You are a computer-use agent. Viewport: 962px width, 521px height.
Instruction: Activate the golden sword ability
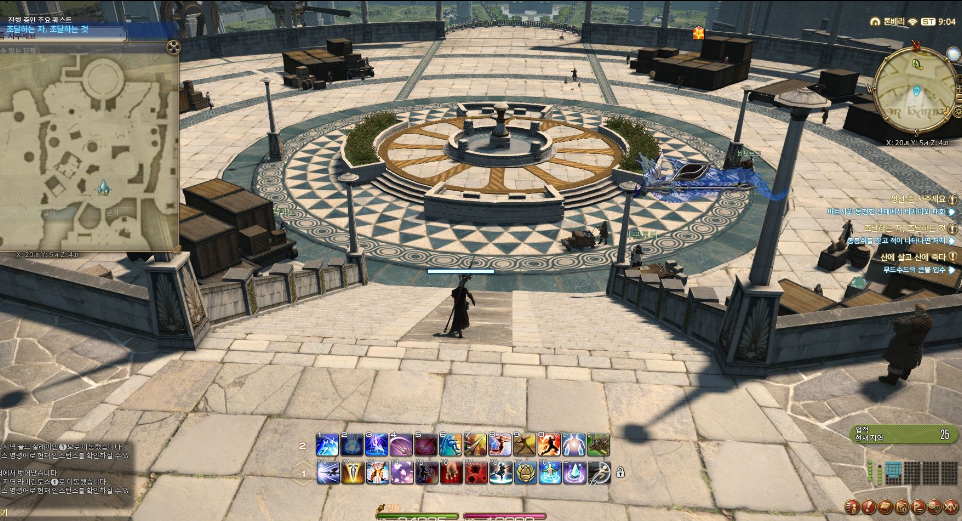tap(351, 472)
